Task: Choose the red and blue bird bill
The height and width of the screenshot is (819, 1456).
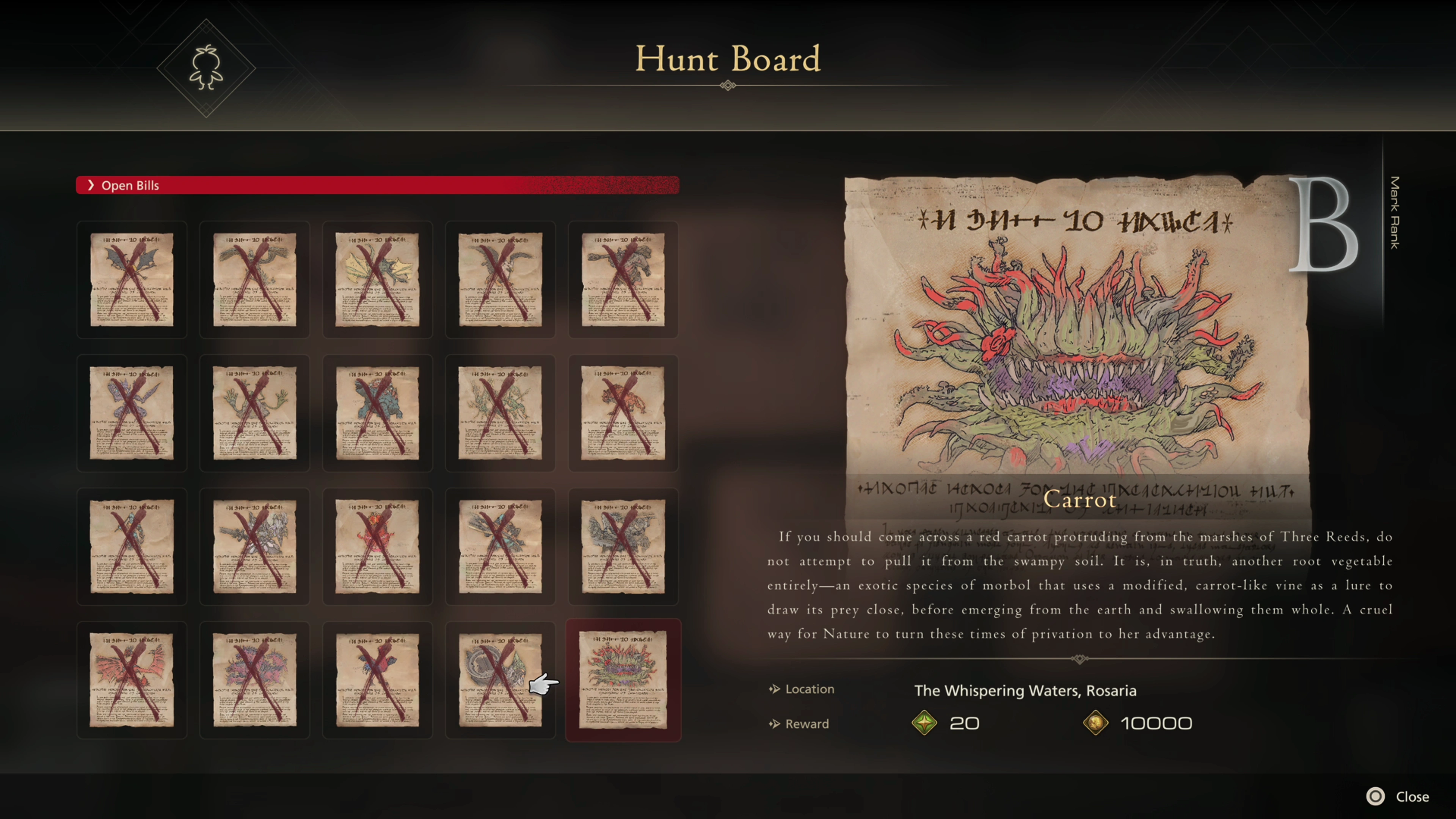Action: coord(377,679)
